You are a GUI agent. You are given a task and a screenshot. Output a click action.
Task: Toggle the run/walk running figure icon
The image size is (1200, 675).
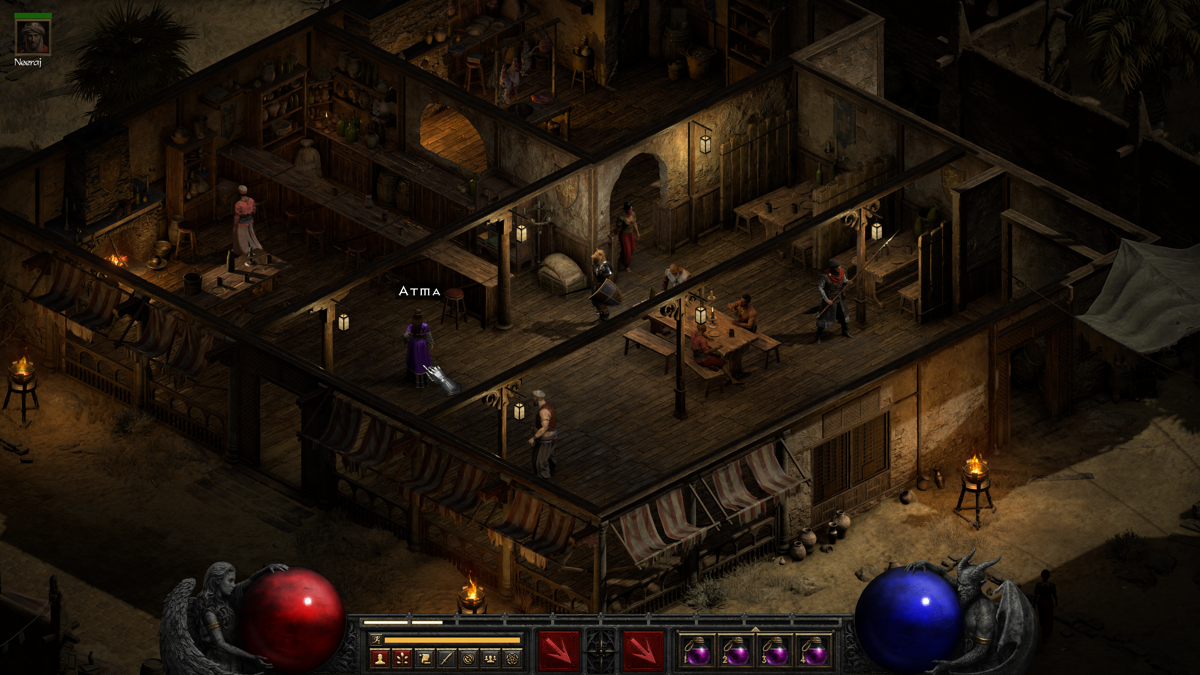click(376, 639)
